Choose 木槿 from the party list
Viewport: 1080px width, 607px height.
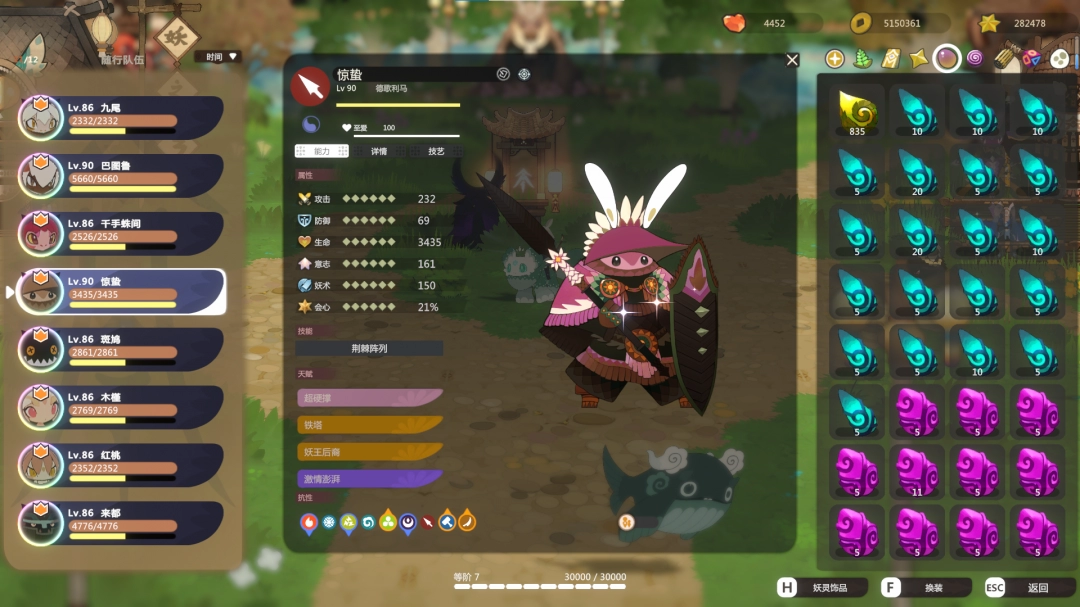(121, 408)
